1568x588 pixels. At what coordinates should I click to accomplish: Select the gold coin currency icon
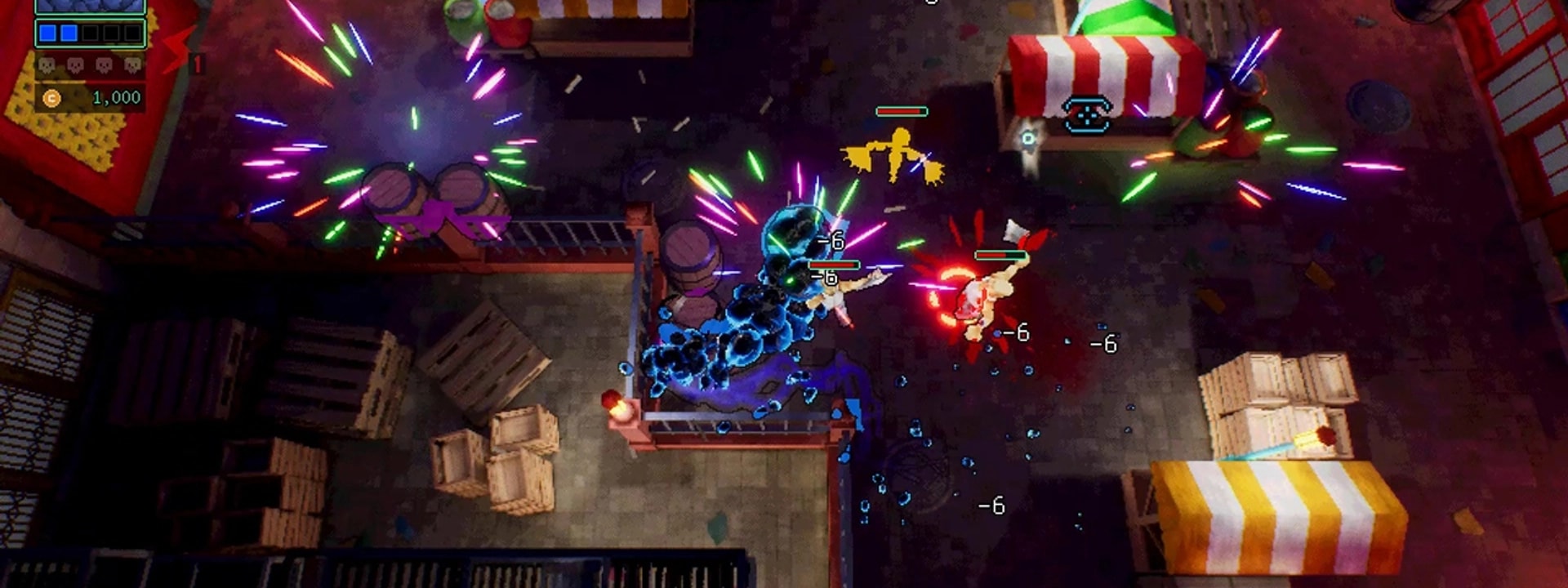[51, 98]
